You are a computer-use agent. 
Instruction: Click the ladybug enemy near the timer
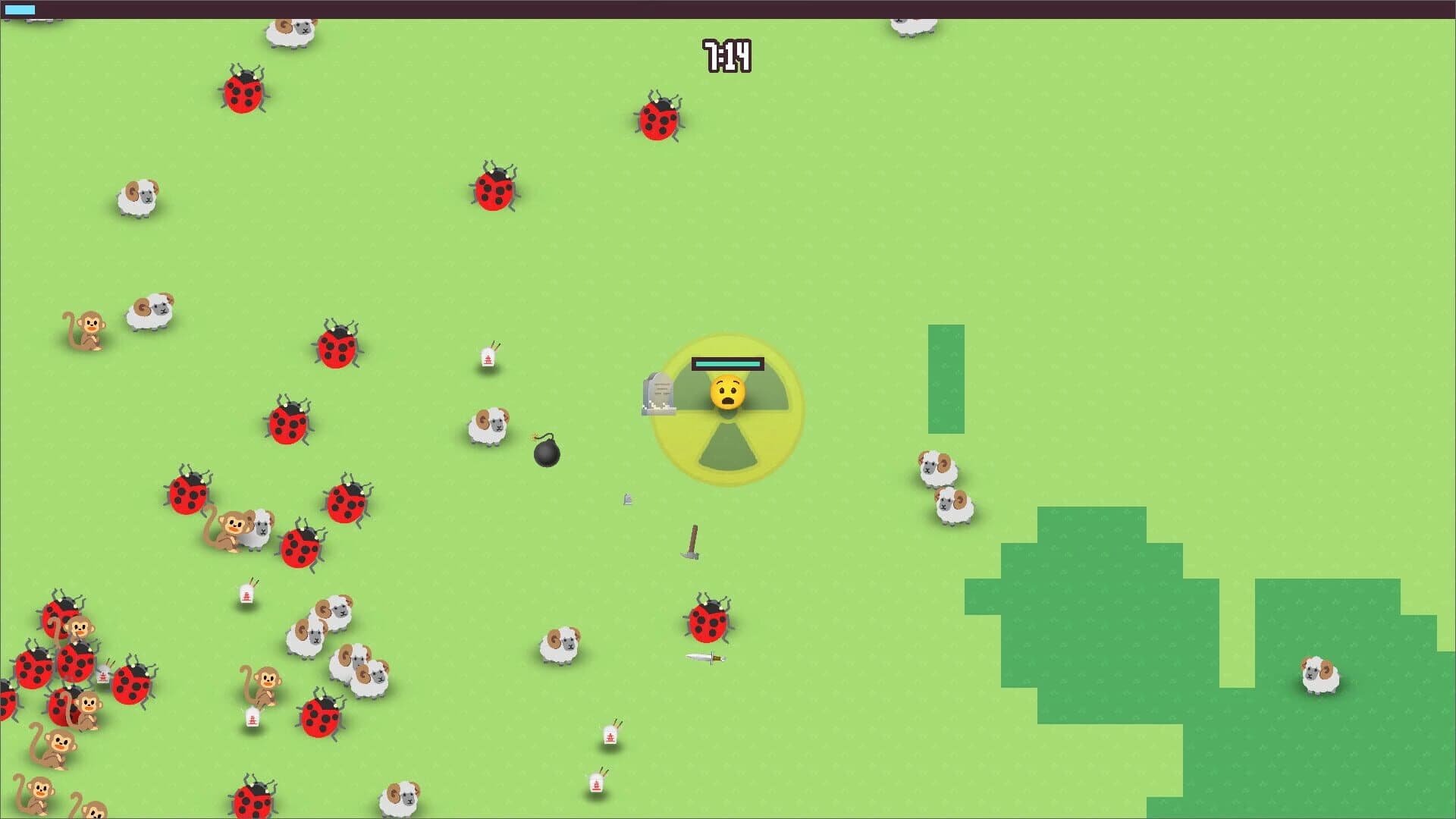tap(659, 121)
